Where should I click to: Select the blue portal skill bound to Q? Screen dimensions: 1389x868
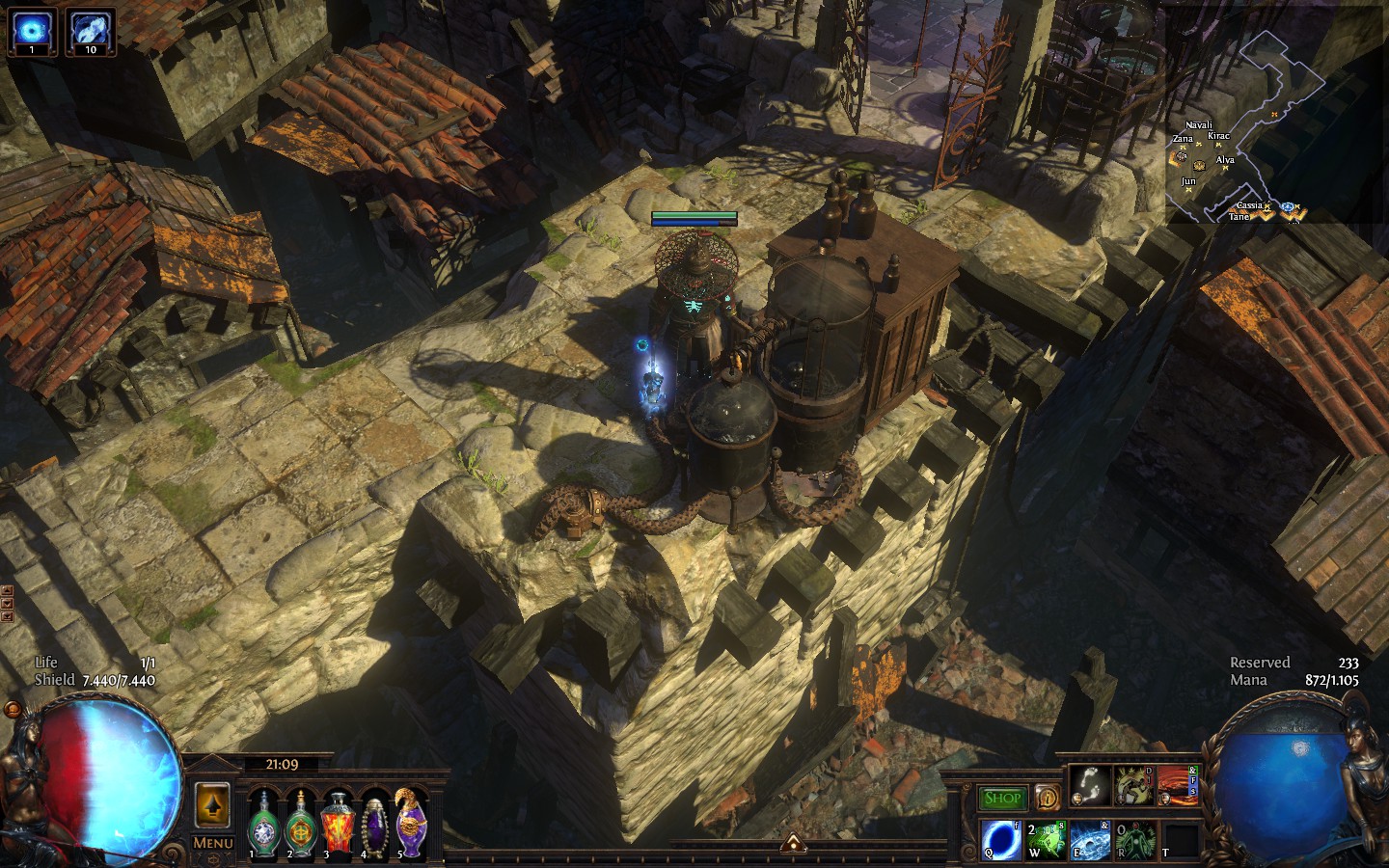pyautogui.click(x=999, y=840)
